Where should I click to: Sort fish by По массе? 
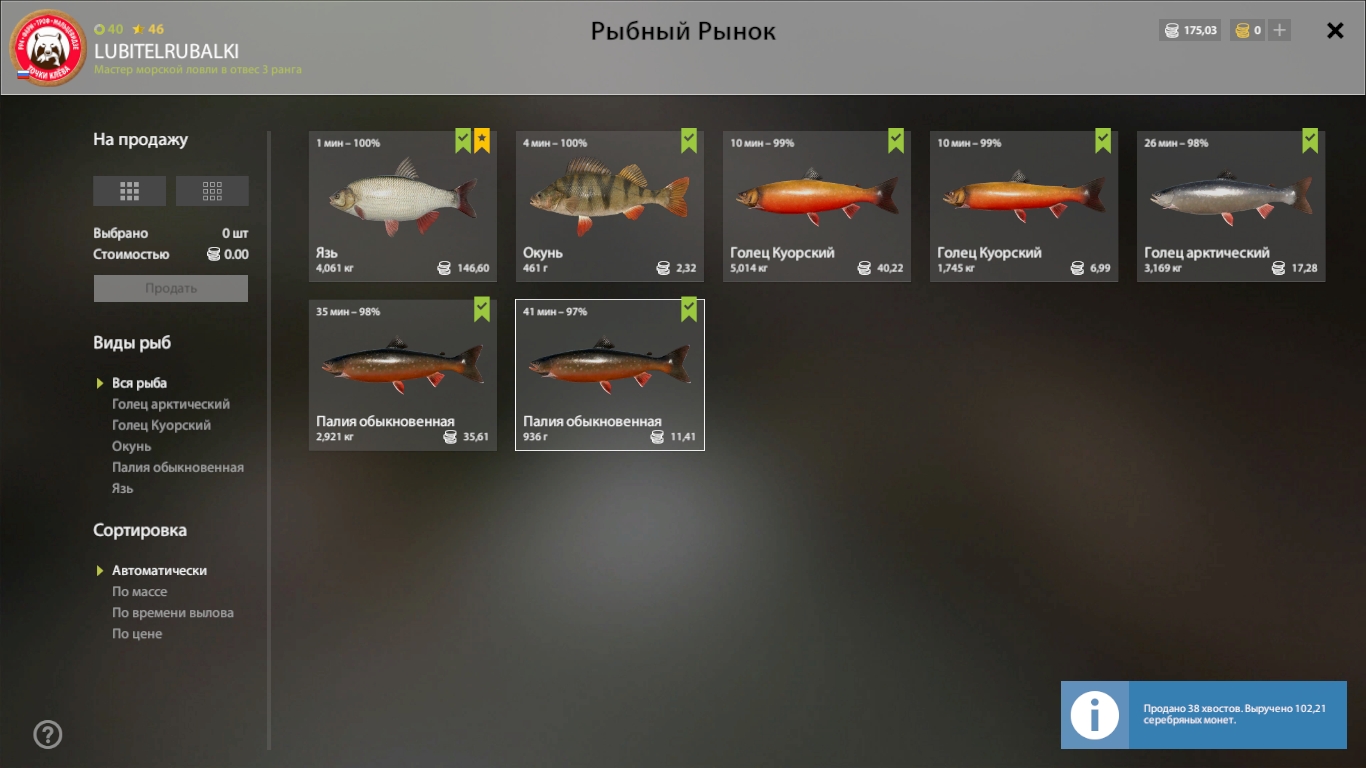tap(140, 592)
